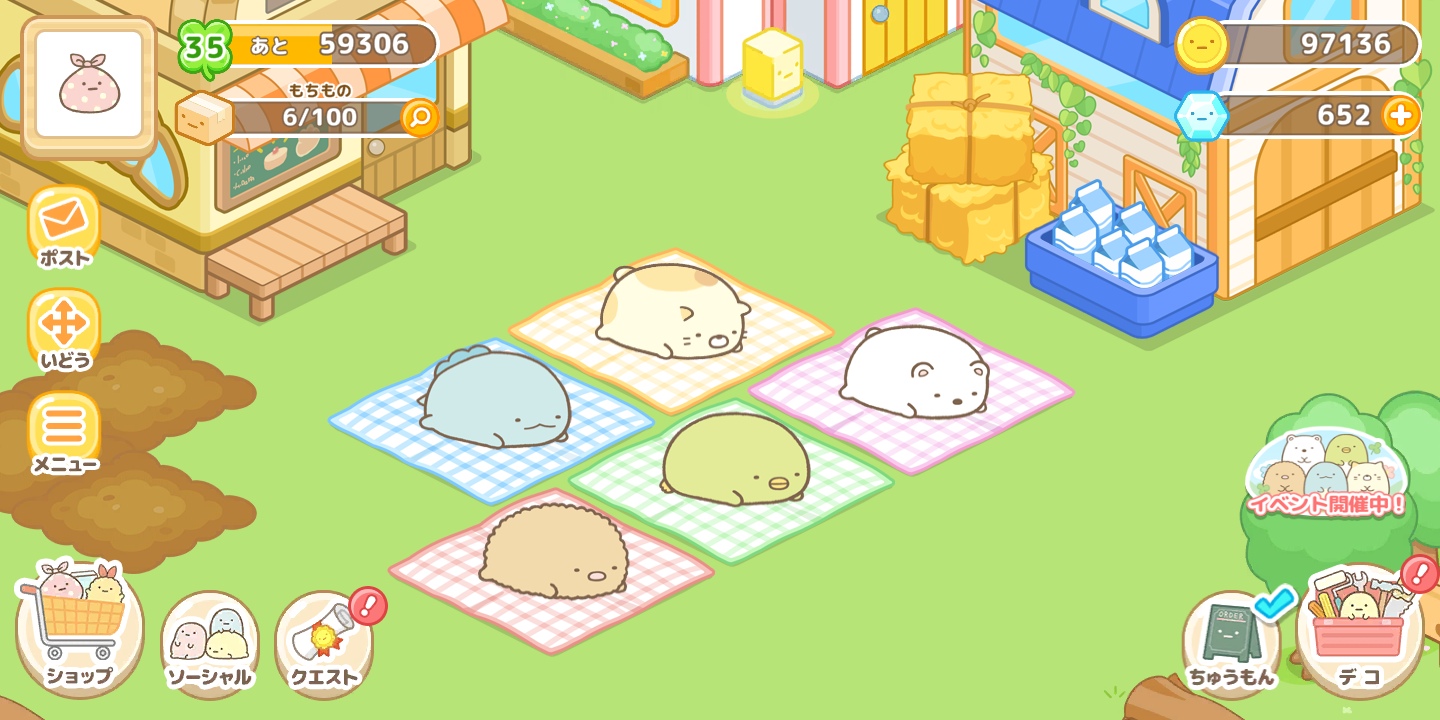Tap the search magnifier on the もちもの bar
This screenshot has height=720, width=1440.
[x=420, y=118]
